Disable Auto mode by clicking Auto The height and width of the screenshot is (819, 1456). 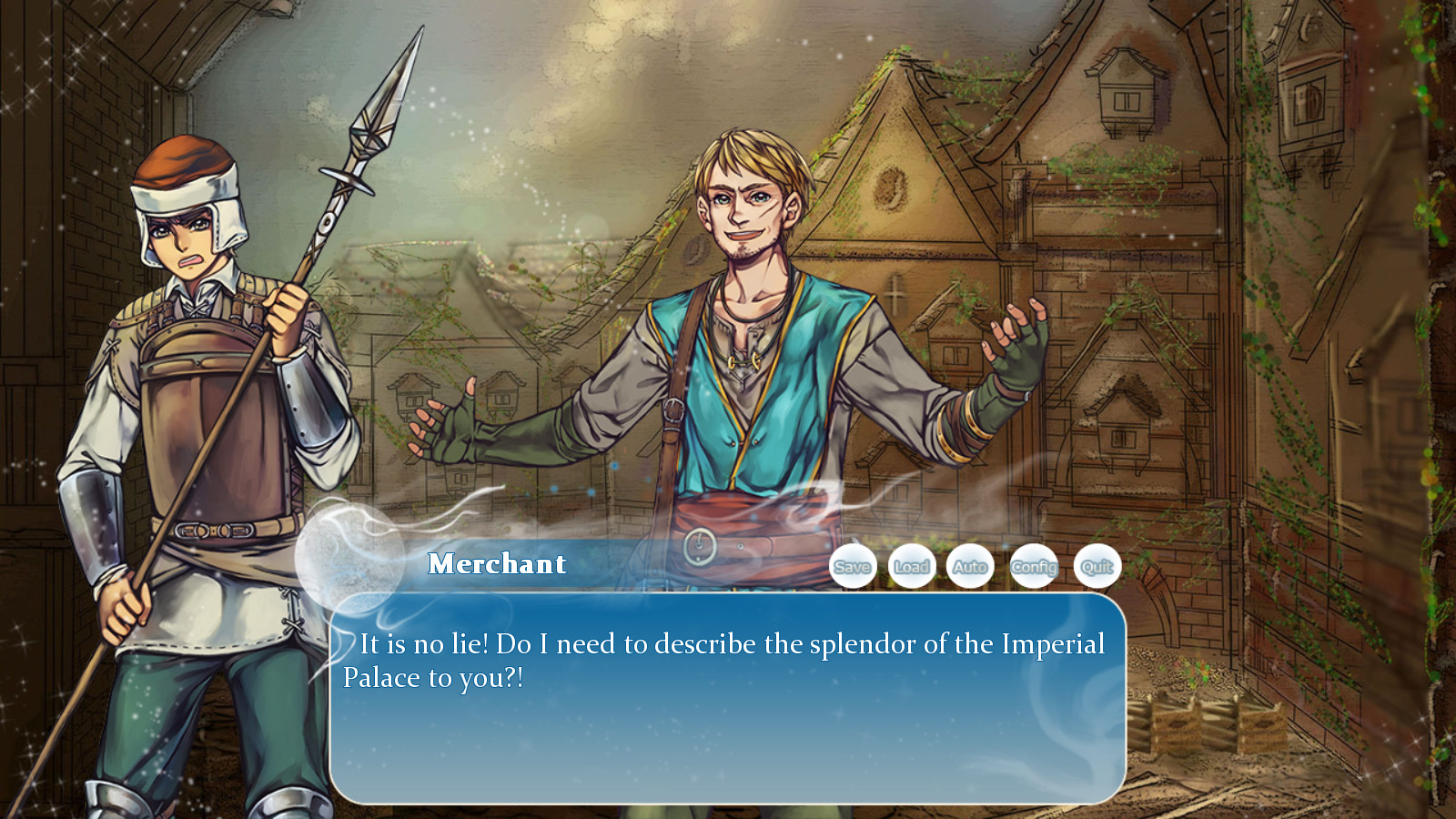[971, 566]
